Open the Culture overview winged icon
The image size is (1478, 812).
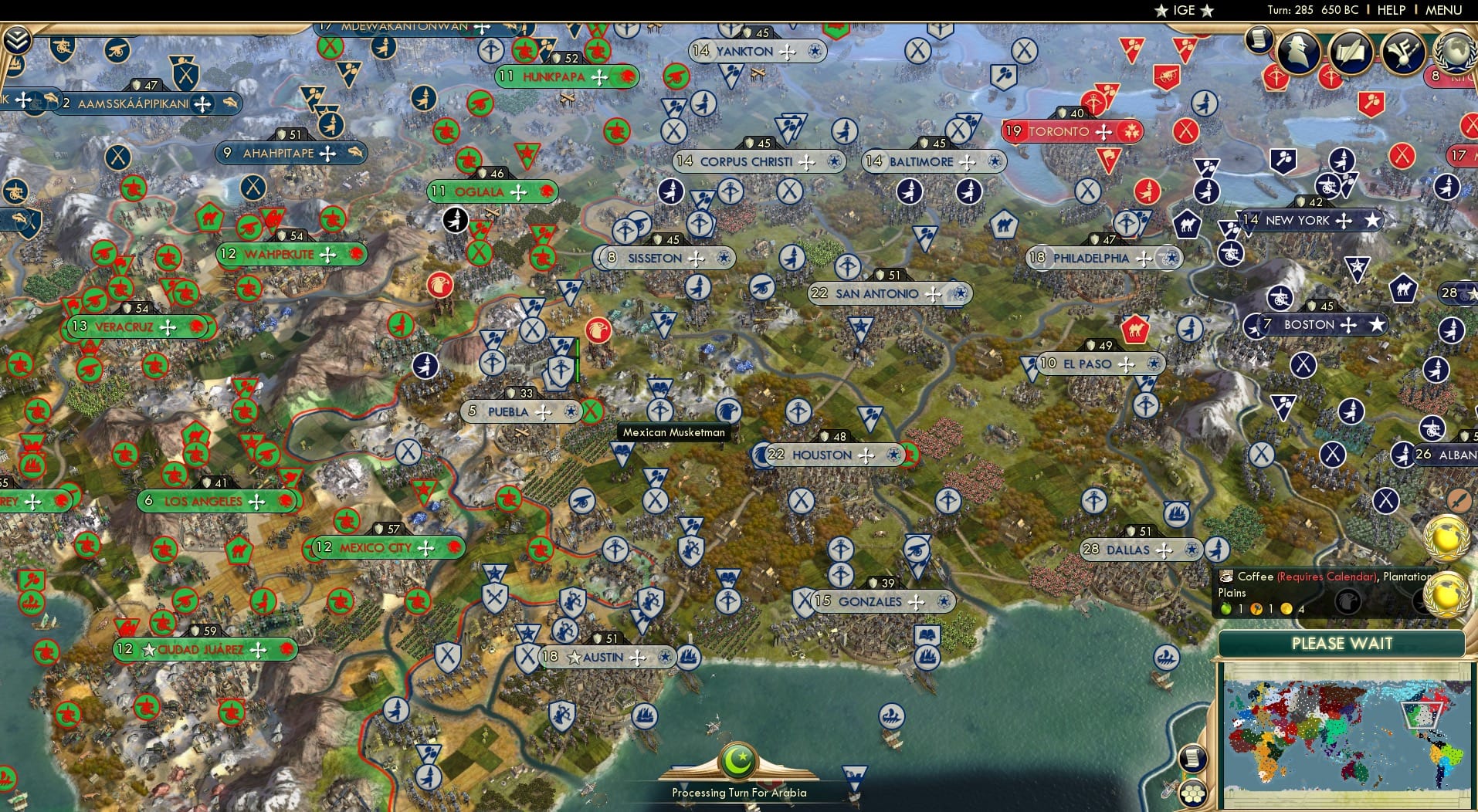pos(1402,52)
